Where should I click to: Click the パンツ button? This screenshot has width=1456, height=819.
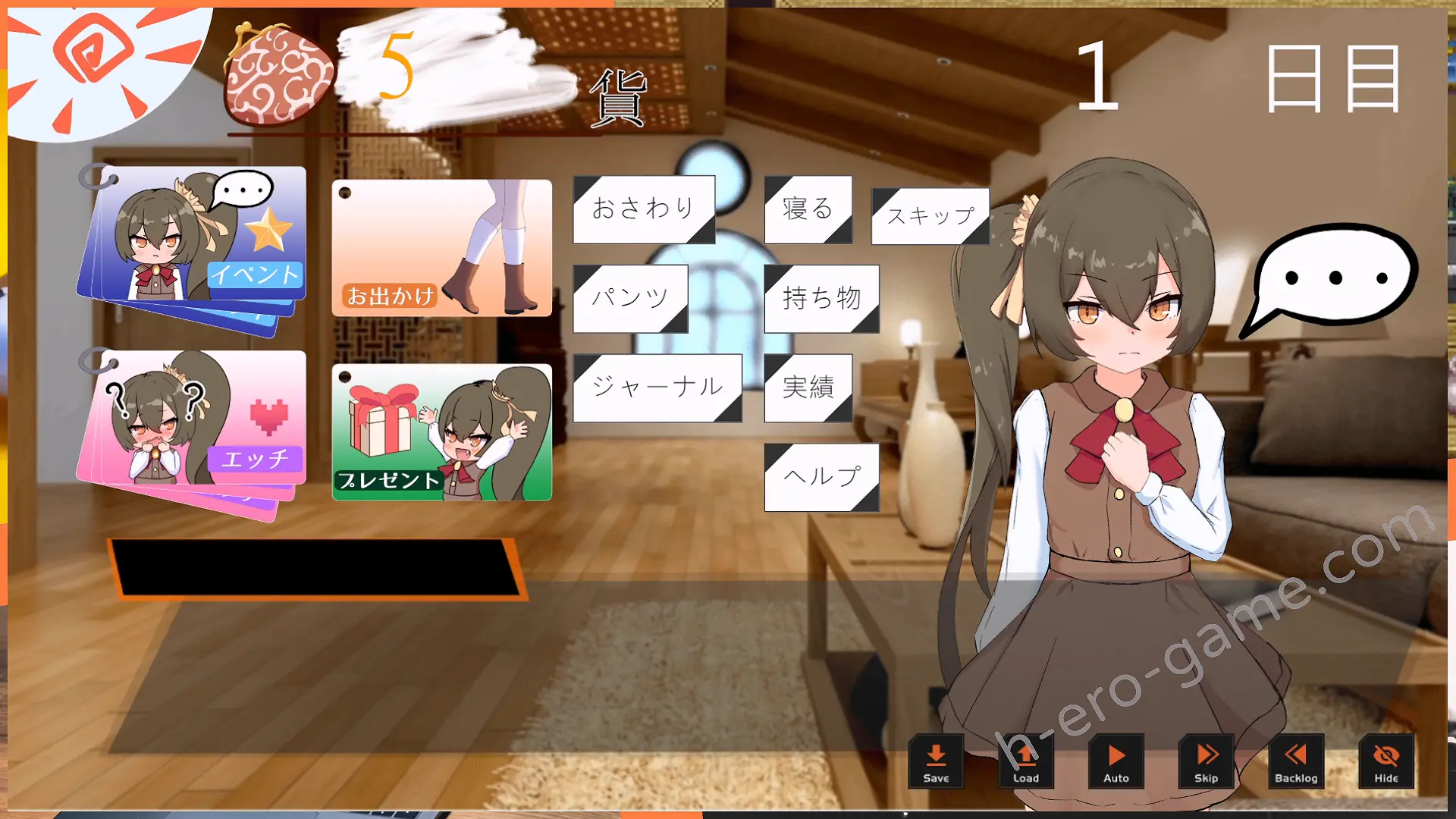point(630,298)
